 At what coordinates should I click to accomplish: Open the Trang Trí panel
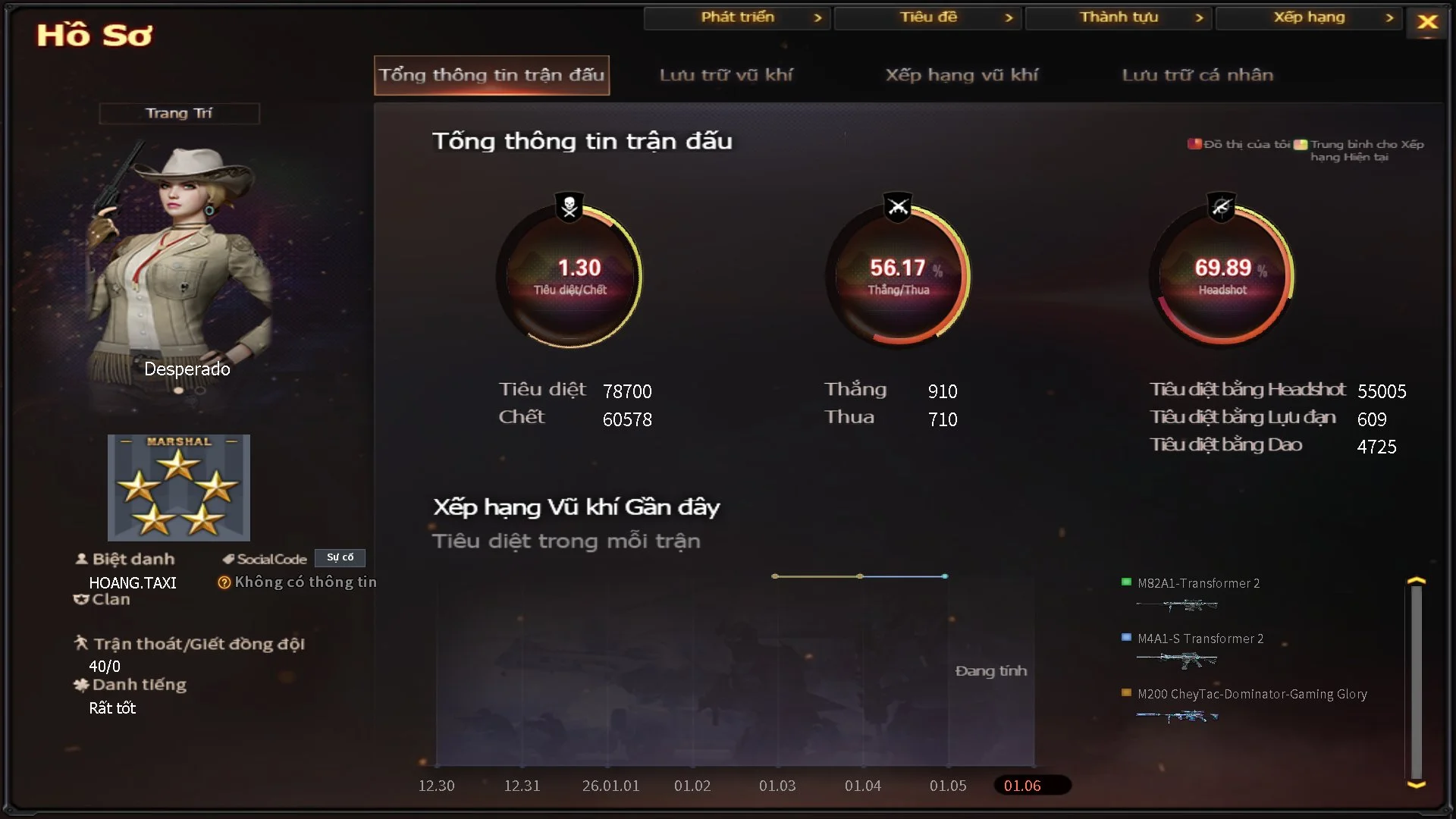pos(179,113)
